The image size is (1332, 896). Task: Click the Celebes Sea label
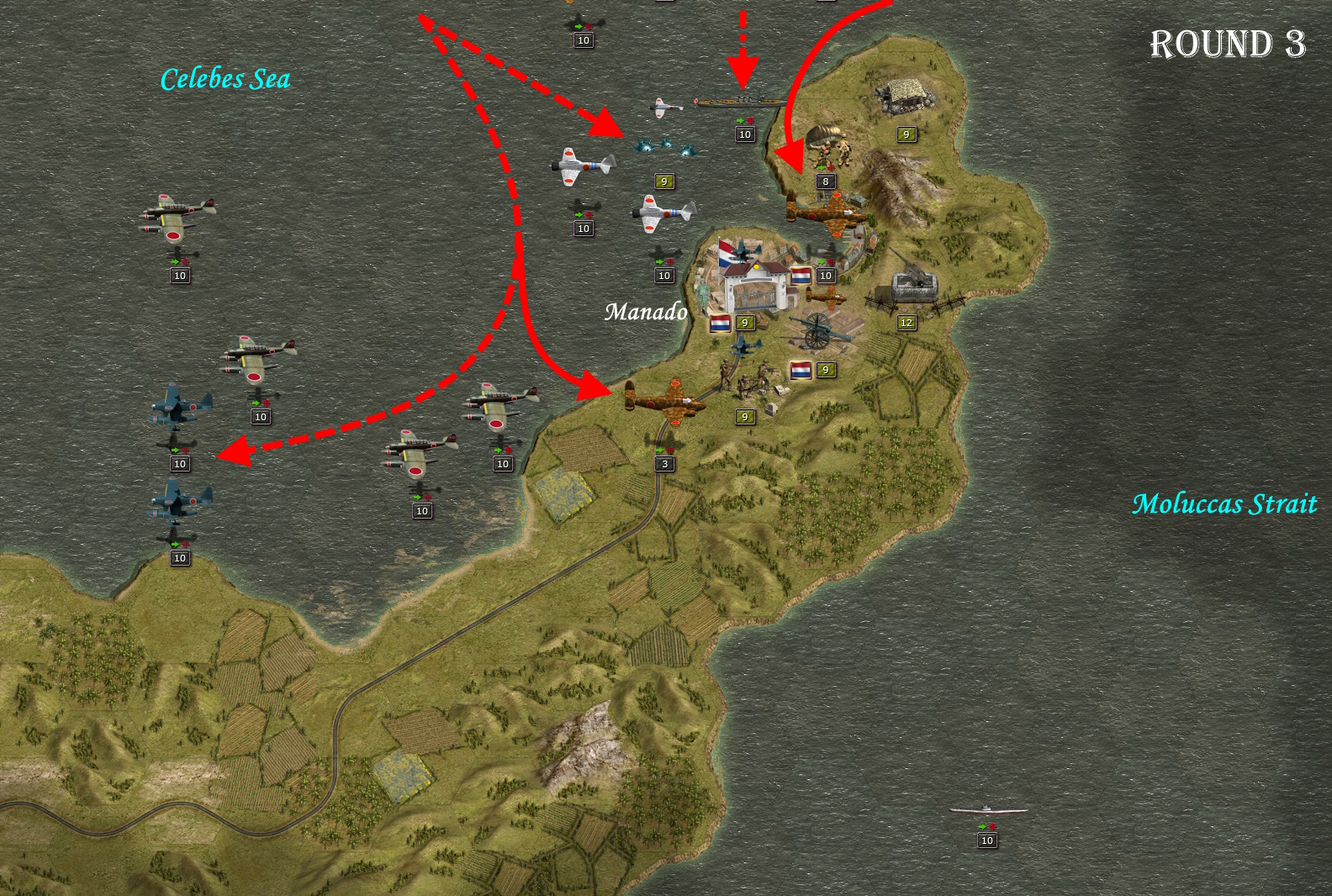click(x=225, y=81)
